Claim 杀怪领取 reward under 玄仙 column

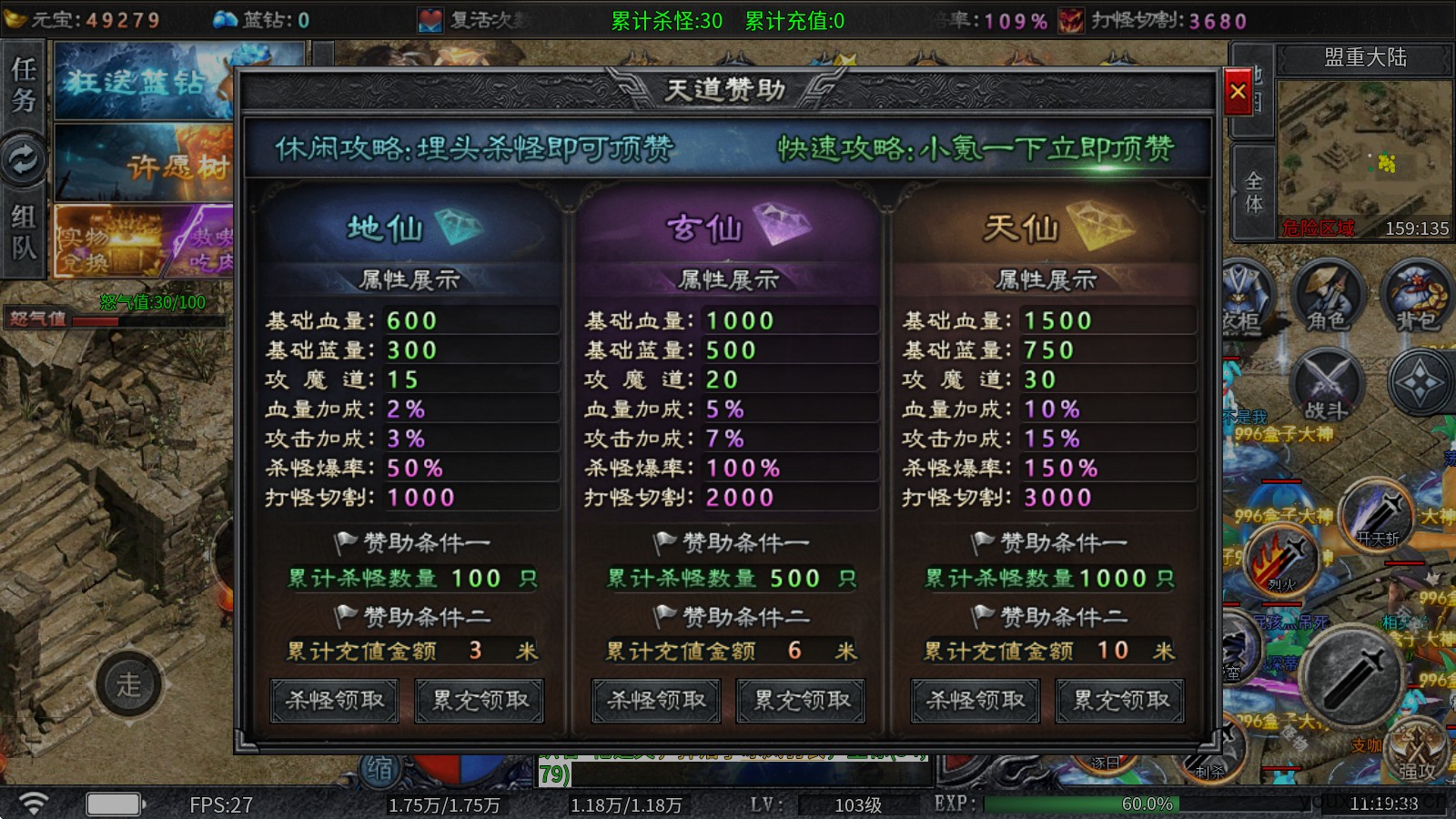coord(654,701)
